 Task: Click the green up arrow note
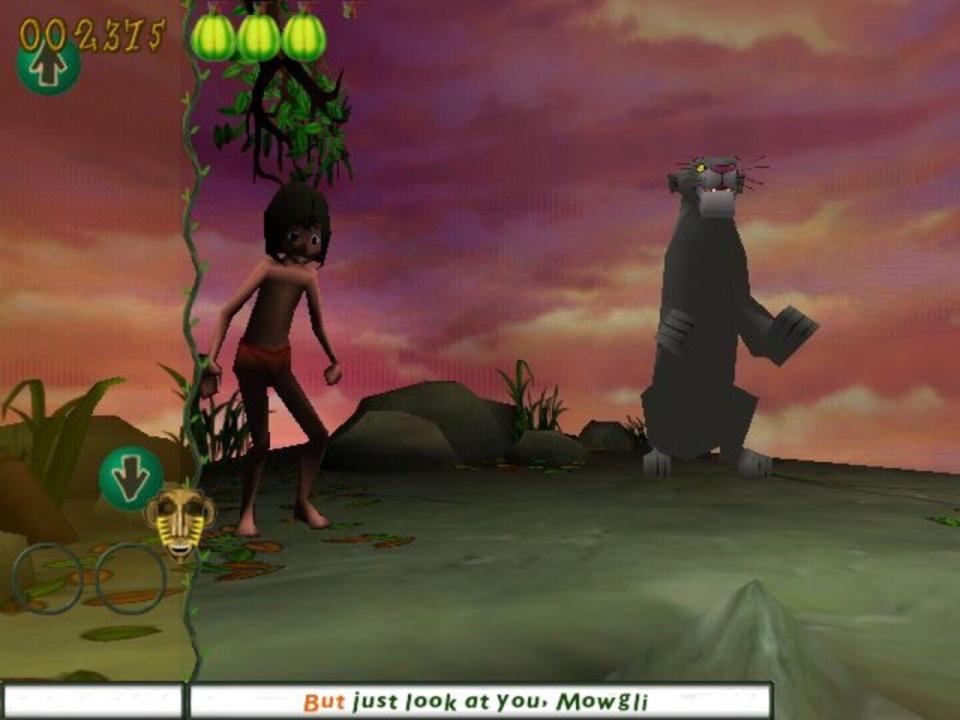(48, 66)
